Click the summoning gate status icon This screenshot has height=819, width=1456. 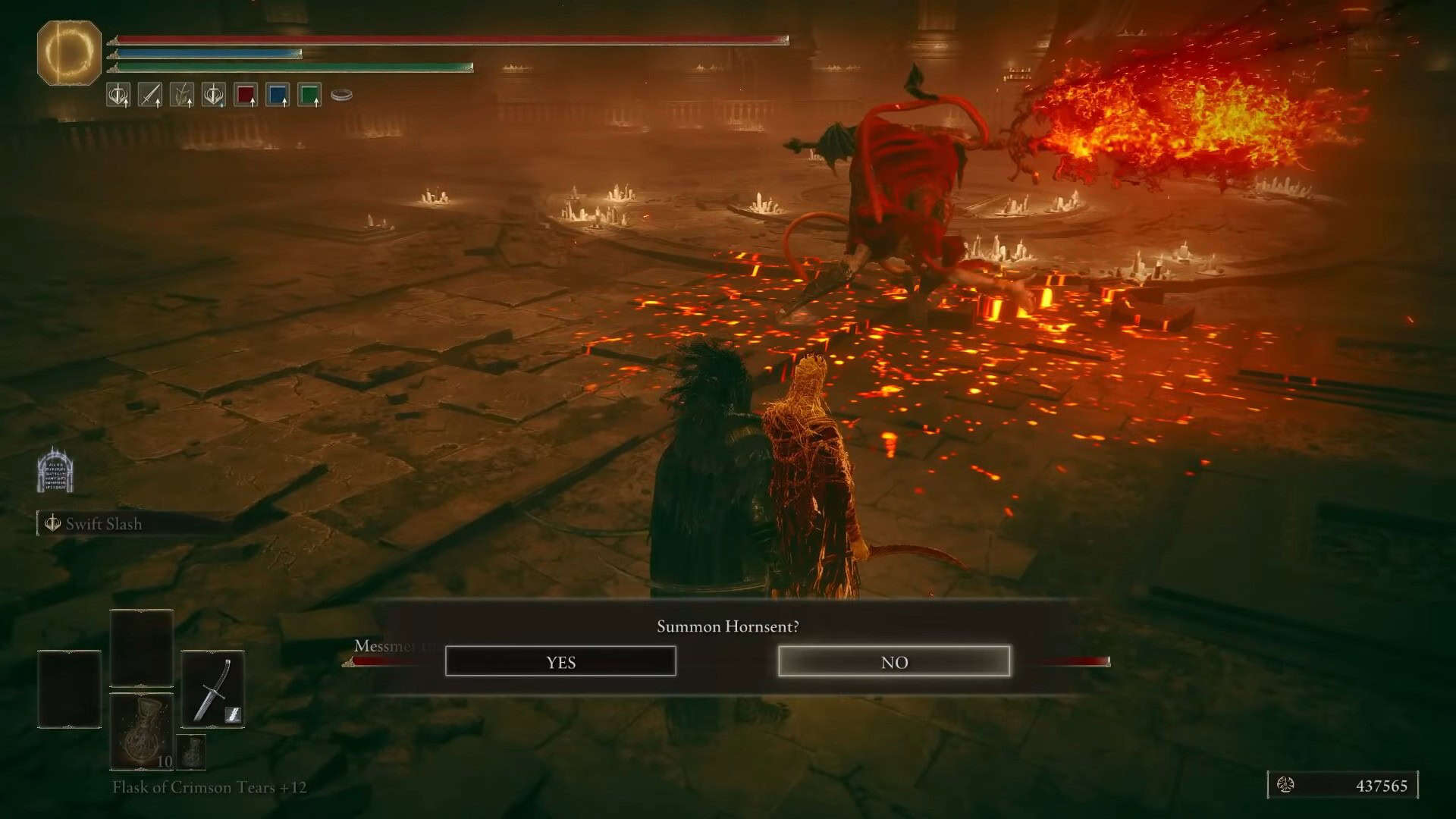point(55,470)
